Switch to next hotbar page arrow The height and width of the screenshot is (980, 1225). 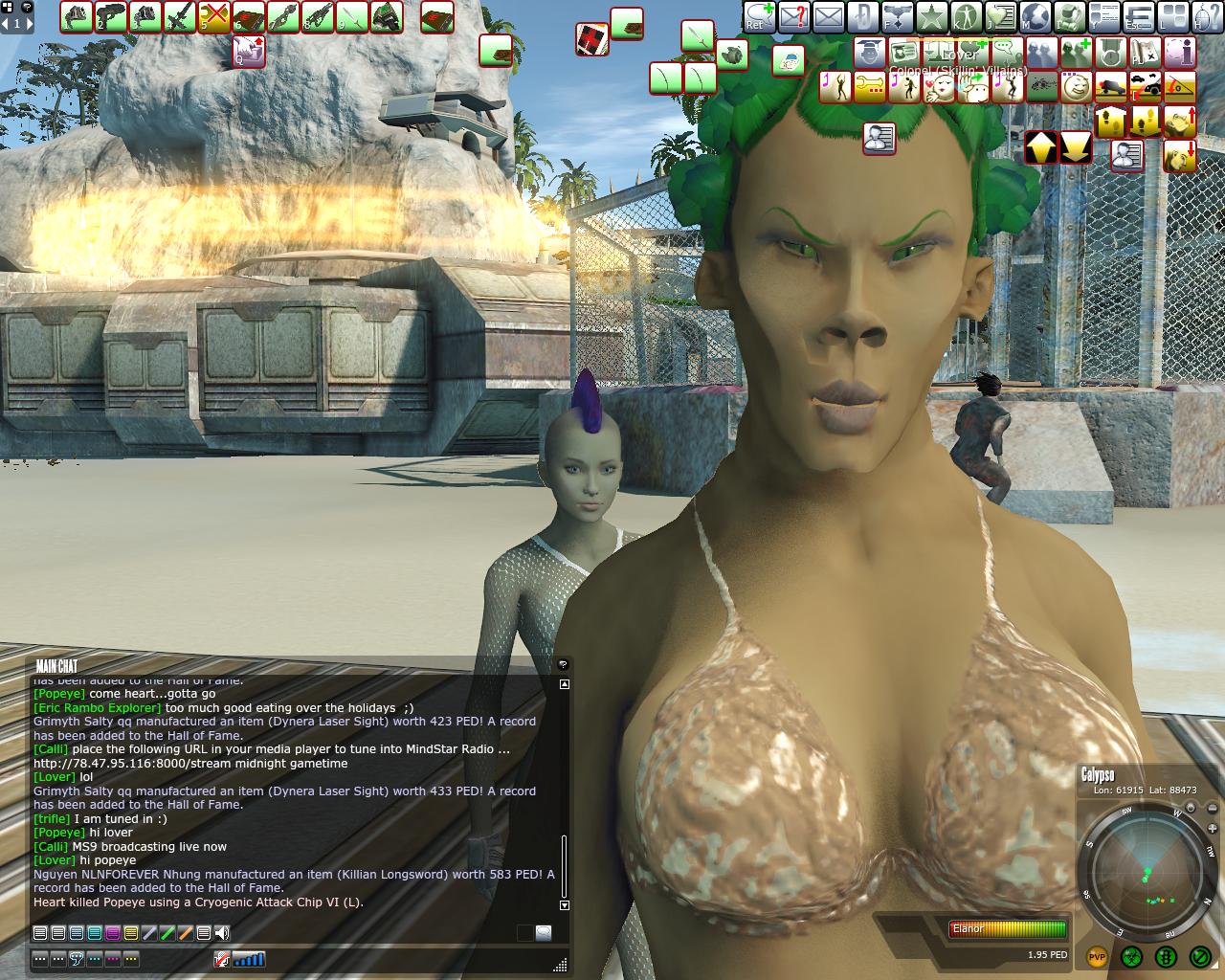point(31,23)
